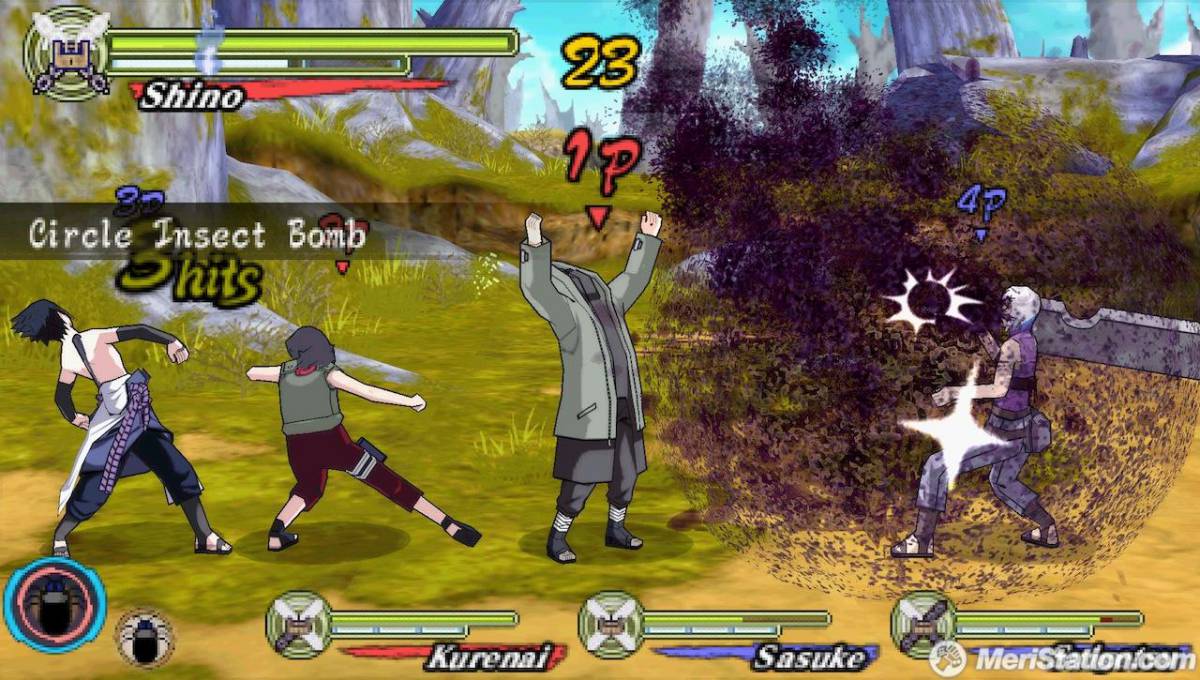Screen dimensions: 1200x680
Task: Choose Sasuke's emblem icon
Action: coord(610,624)
